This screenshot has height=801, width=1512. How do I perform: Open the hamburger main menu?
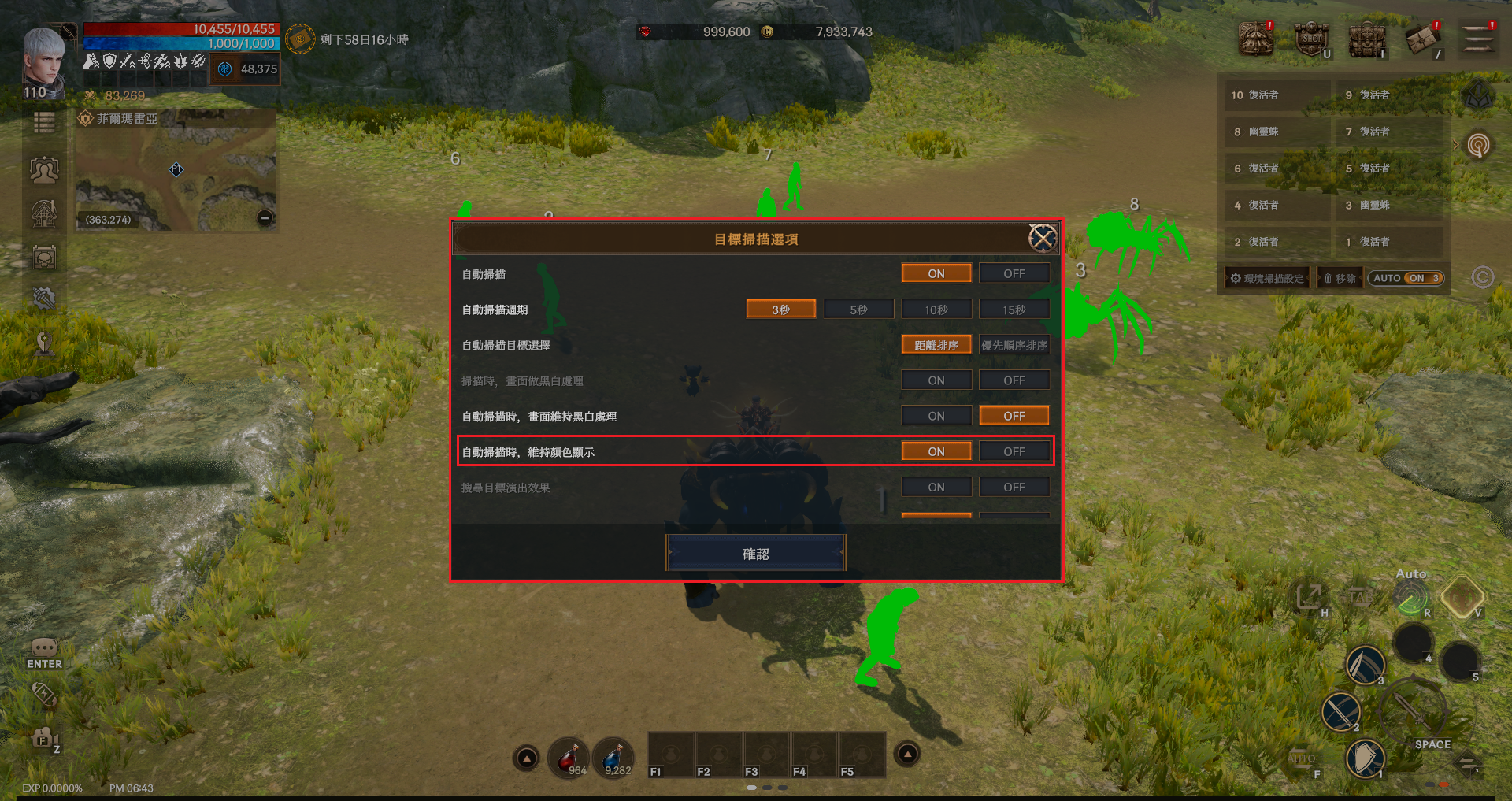click(1478, 39)
